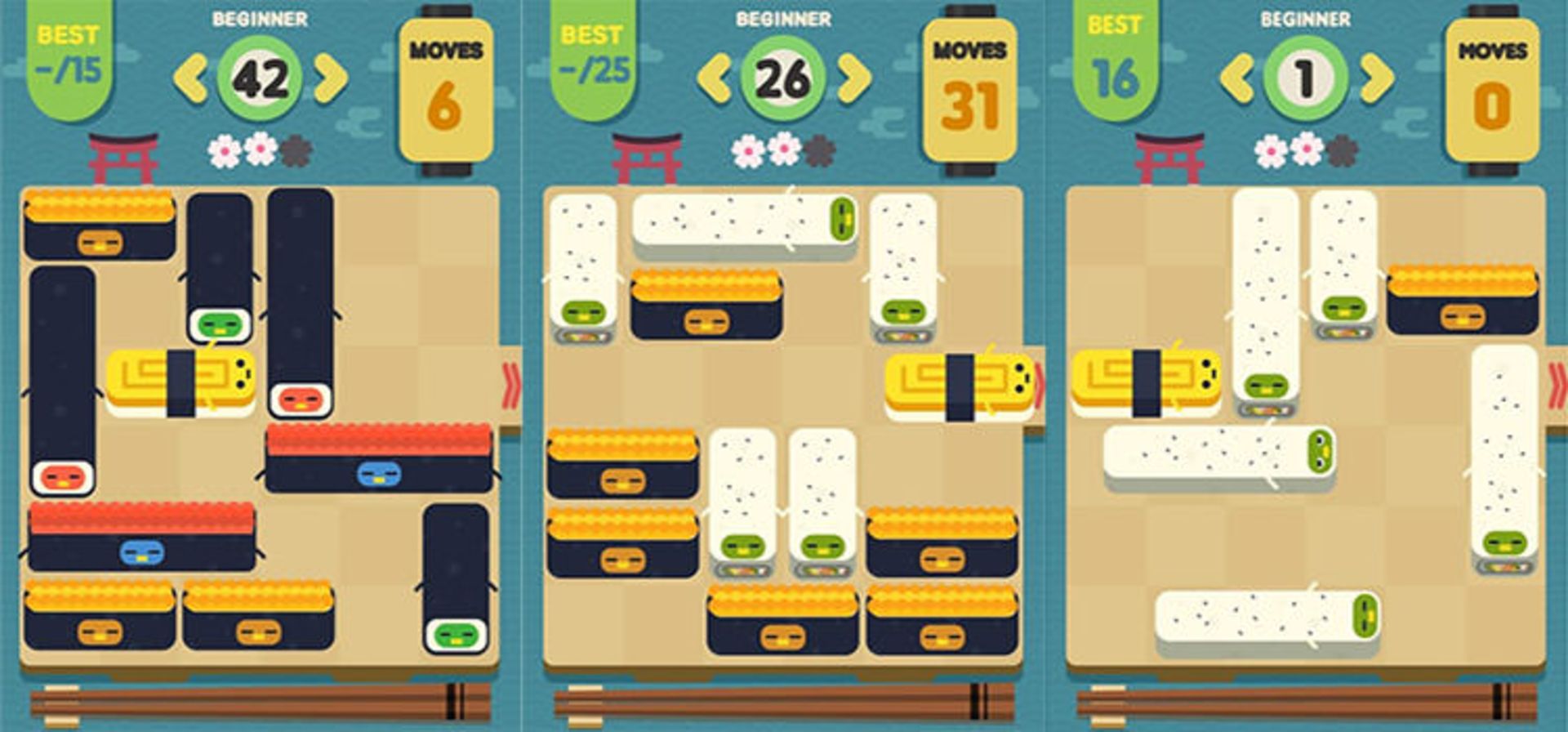This screenshot has height=732, width=1568.
Task: Select the yellow tamago sushi on level 42 board
Action: pyautogui.click(x=181, y=382)
